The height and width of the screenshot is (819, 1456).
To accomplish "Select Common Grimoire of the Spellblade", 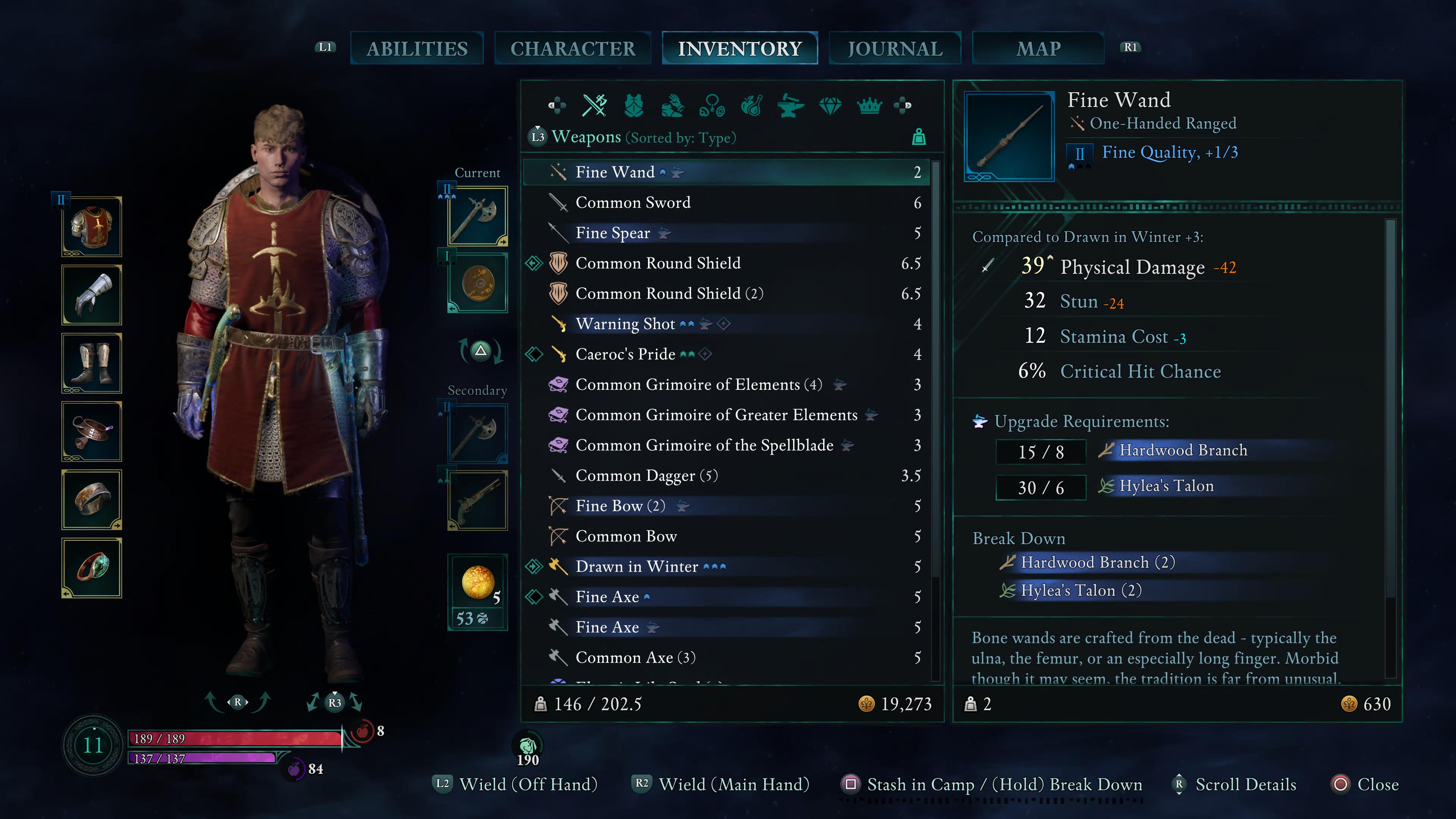I will (704, 446).
